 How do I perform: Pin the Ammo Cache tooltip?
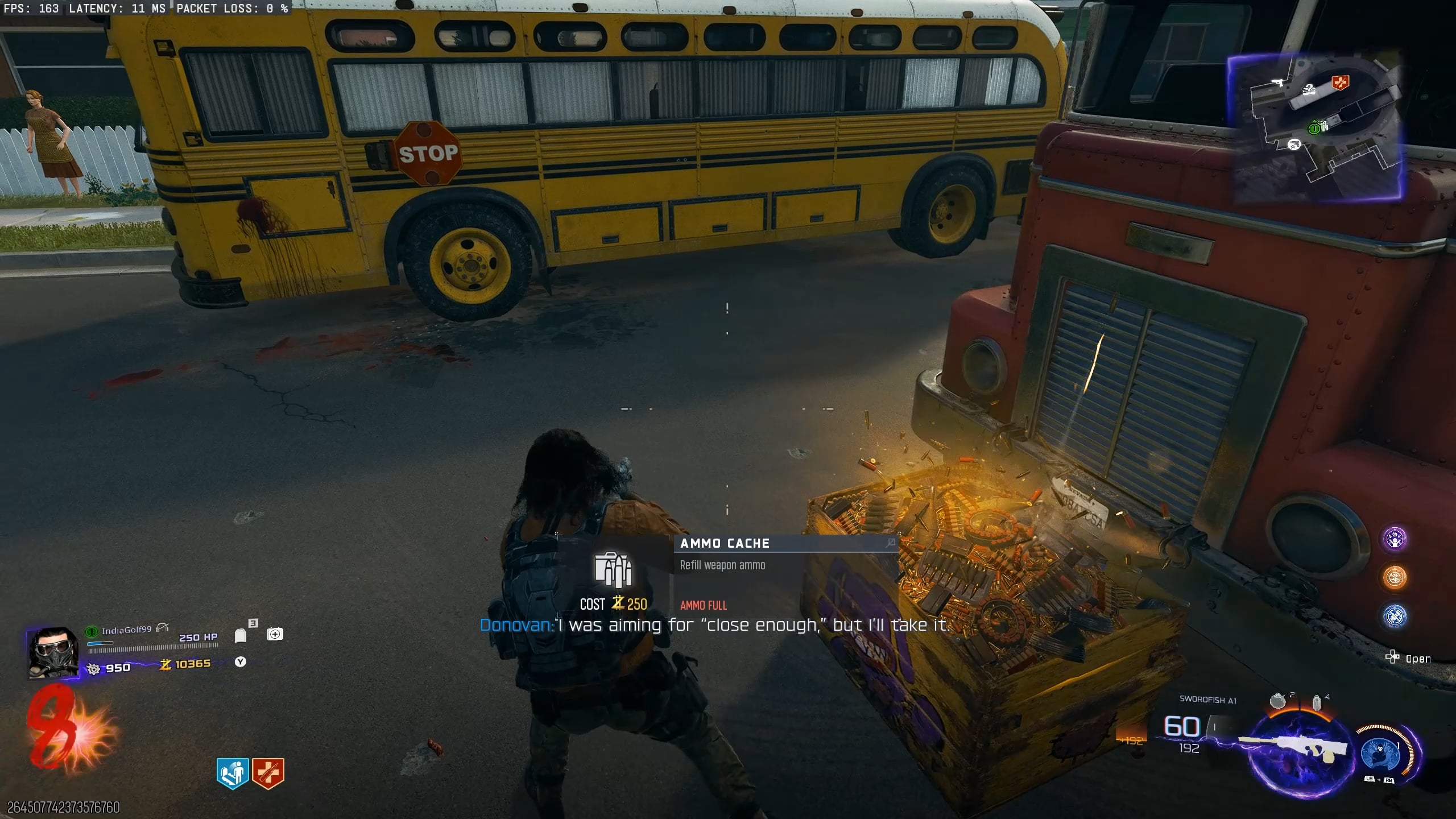point(890,543)
